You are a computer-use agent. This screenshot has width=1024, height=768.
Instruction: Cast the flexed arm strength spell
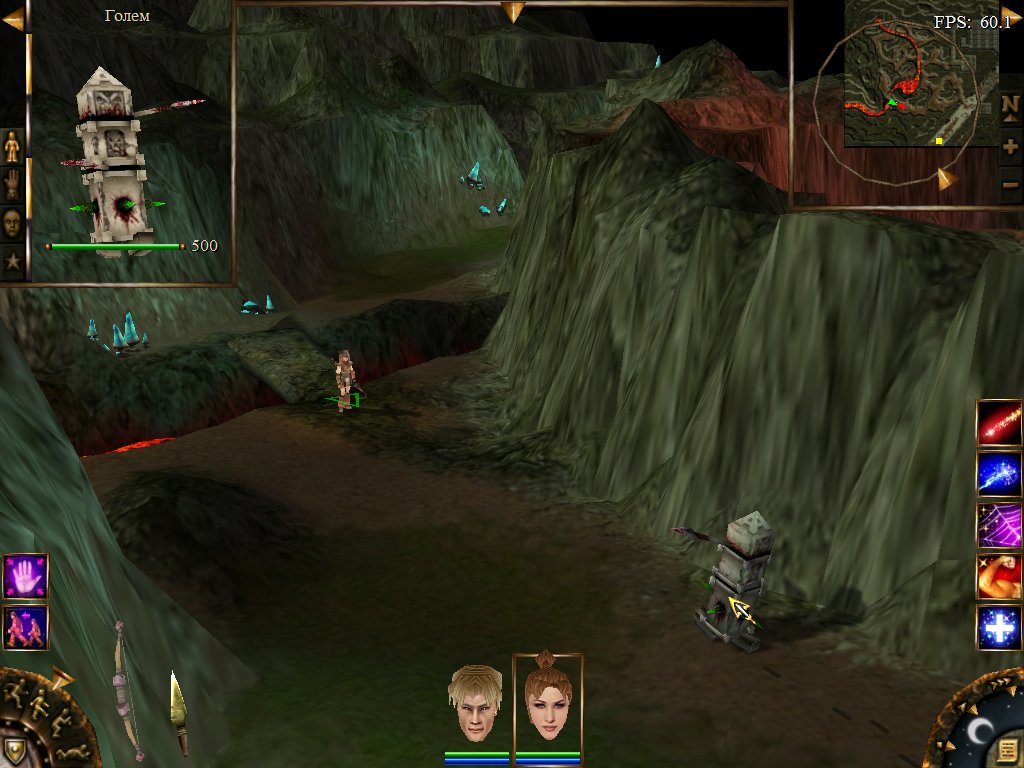pos(999,577)
